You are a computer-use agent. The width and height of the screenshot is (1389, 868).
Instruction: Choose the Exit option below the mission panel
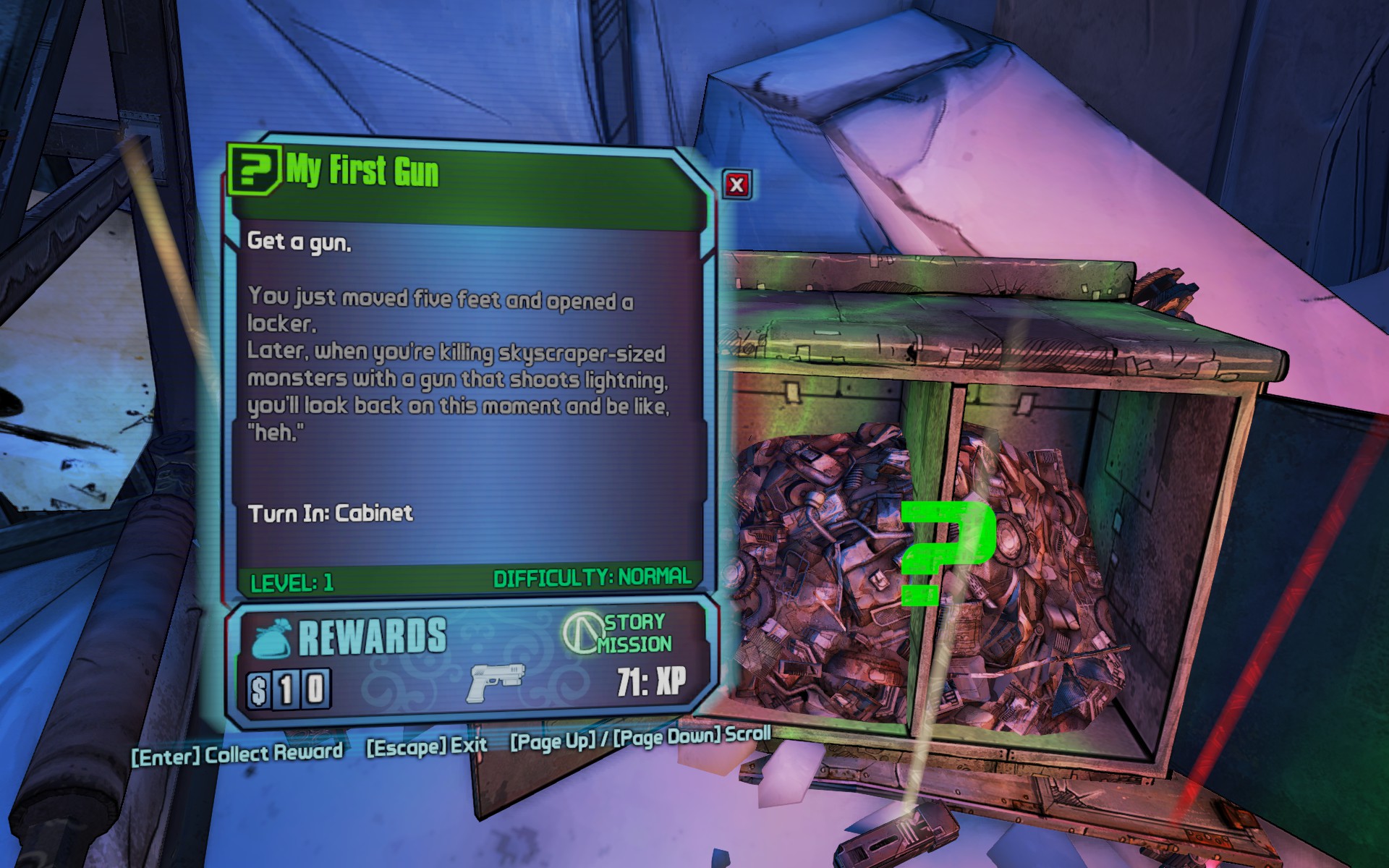coord(427,746)
